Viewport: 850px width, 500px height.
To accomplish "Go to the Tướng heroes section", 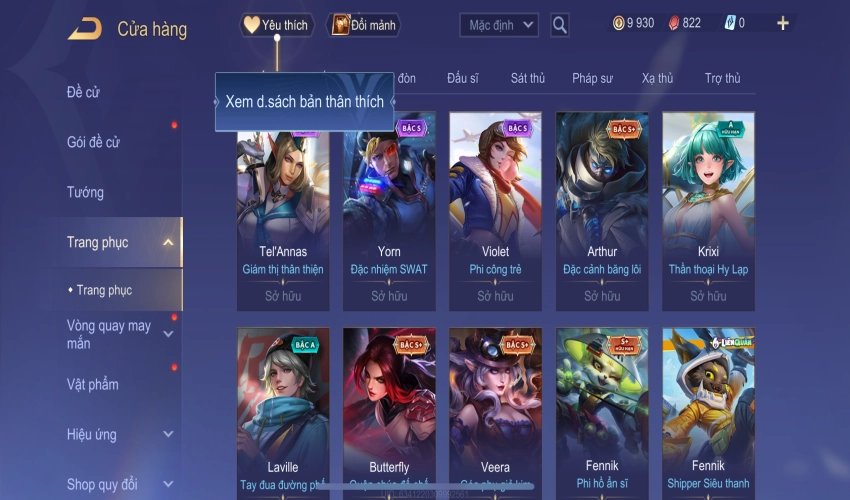I will pos(85,192).
